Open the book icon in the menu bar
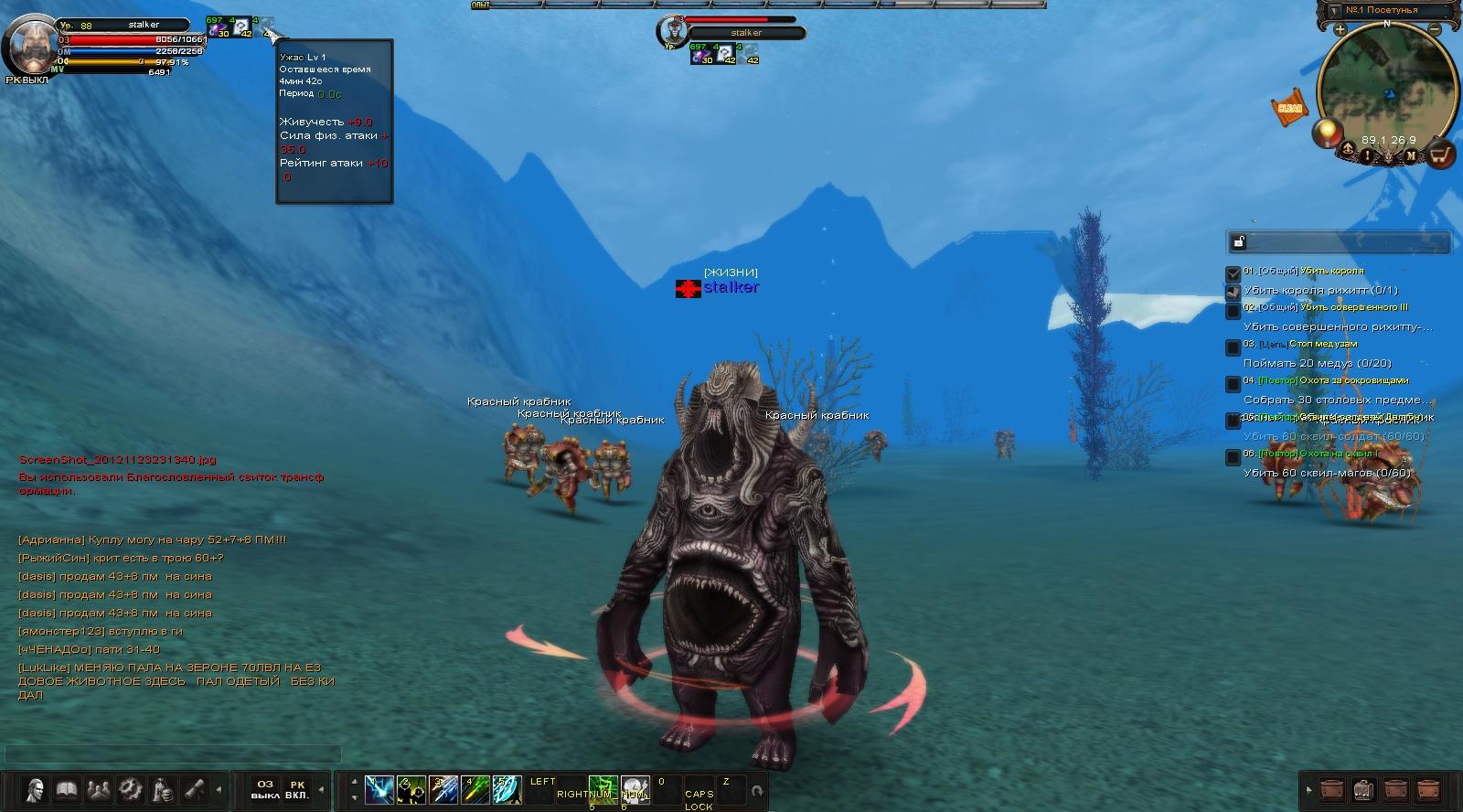Screen dimensions: 1463x812 [x=67, y=788]
